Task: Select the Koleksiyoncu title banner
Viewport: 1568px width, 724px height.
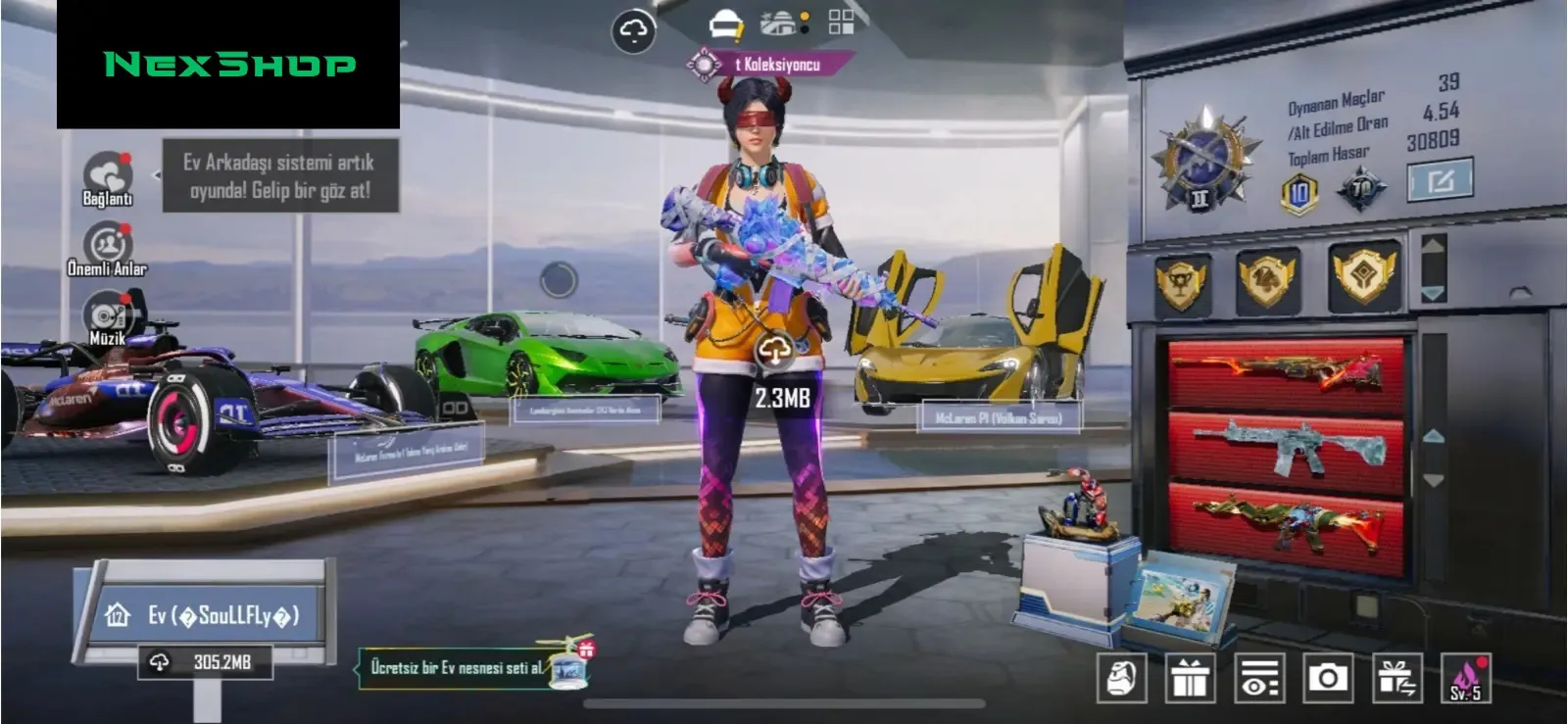Action: click(x=771, y=65)
